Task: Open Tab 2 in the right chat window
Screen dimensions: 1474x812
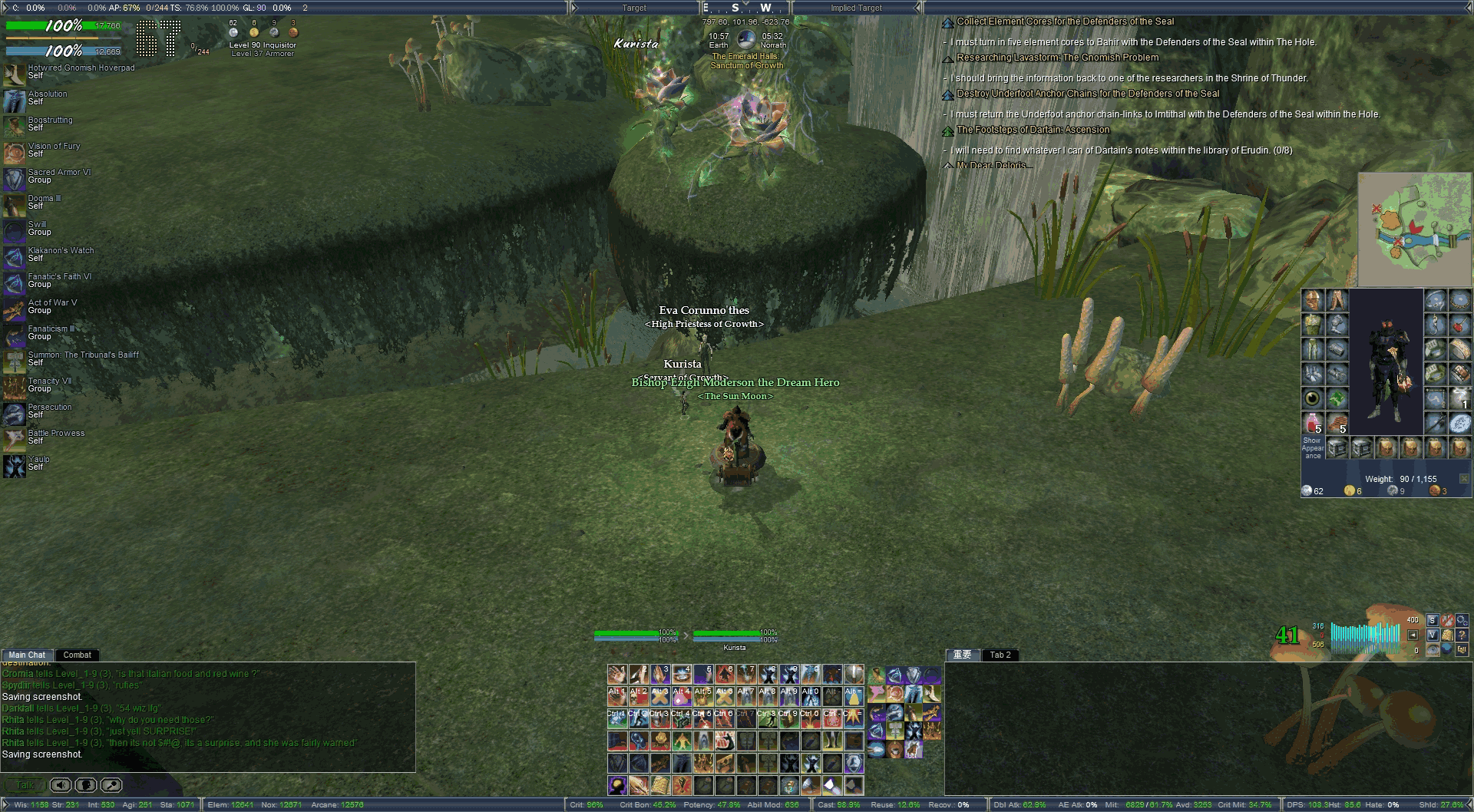Action: [1000, 655]
